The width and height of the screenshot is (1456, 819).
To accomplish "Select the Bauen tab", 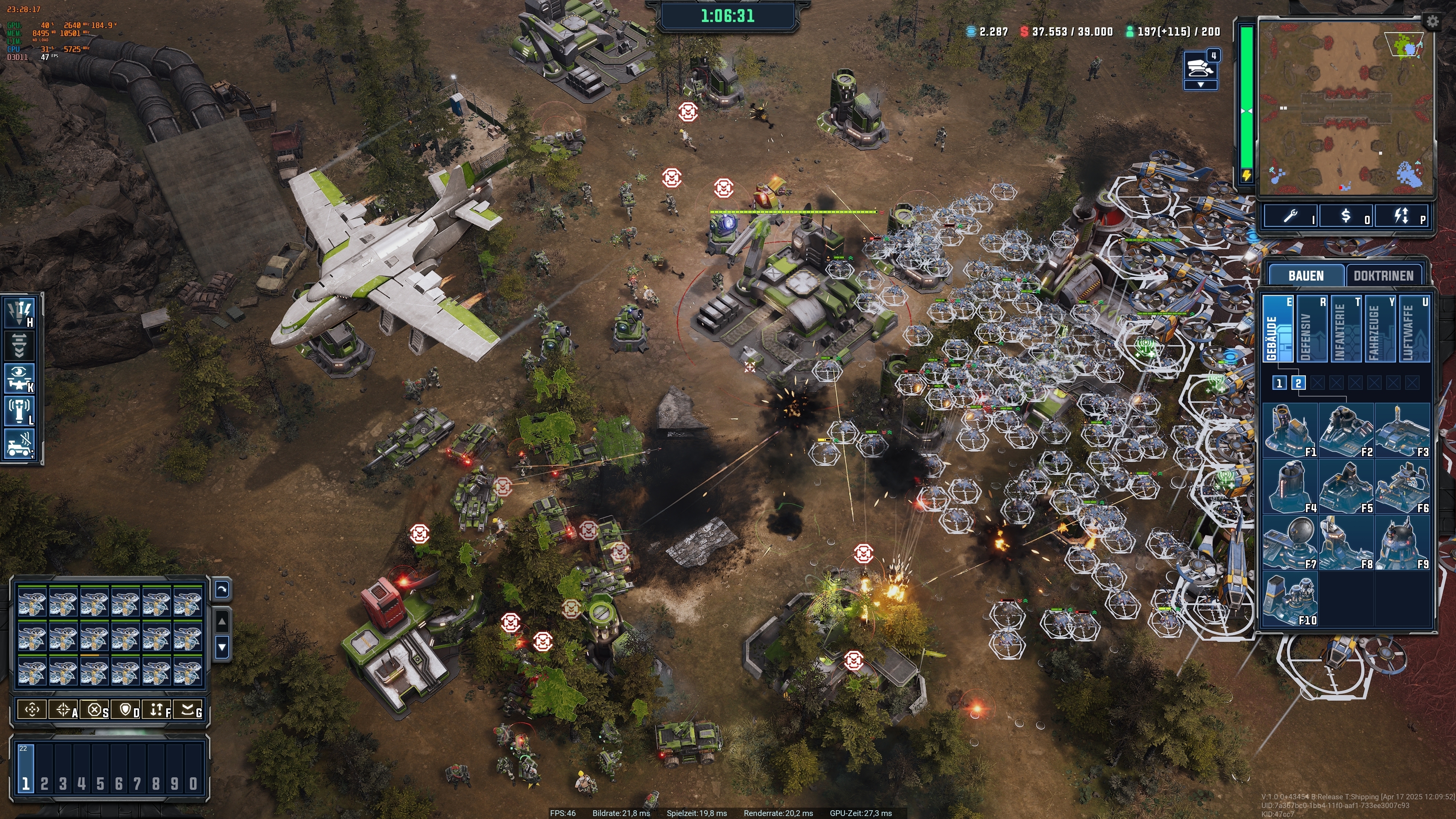I will [1305, 276].
